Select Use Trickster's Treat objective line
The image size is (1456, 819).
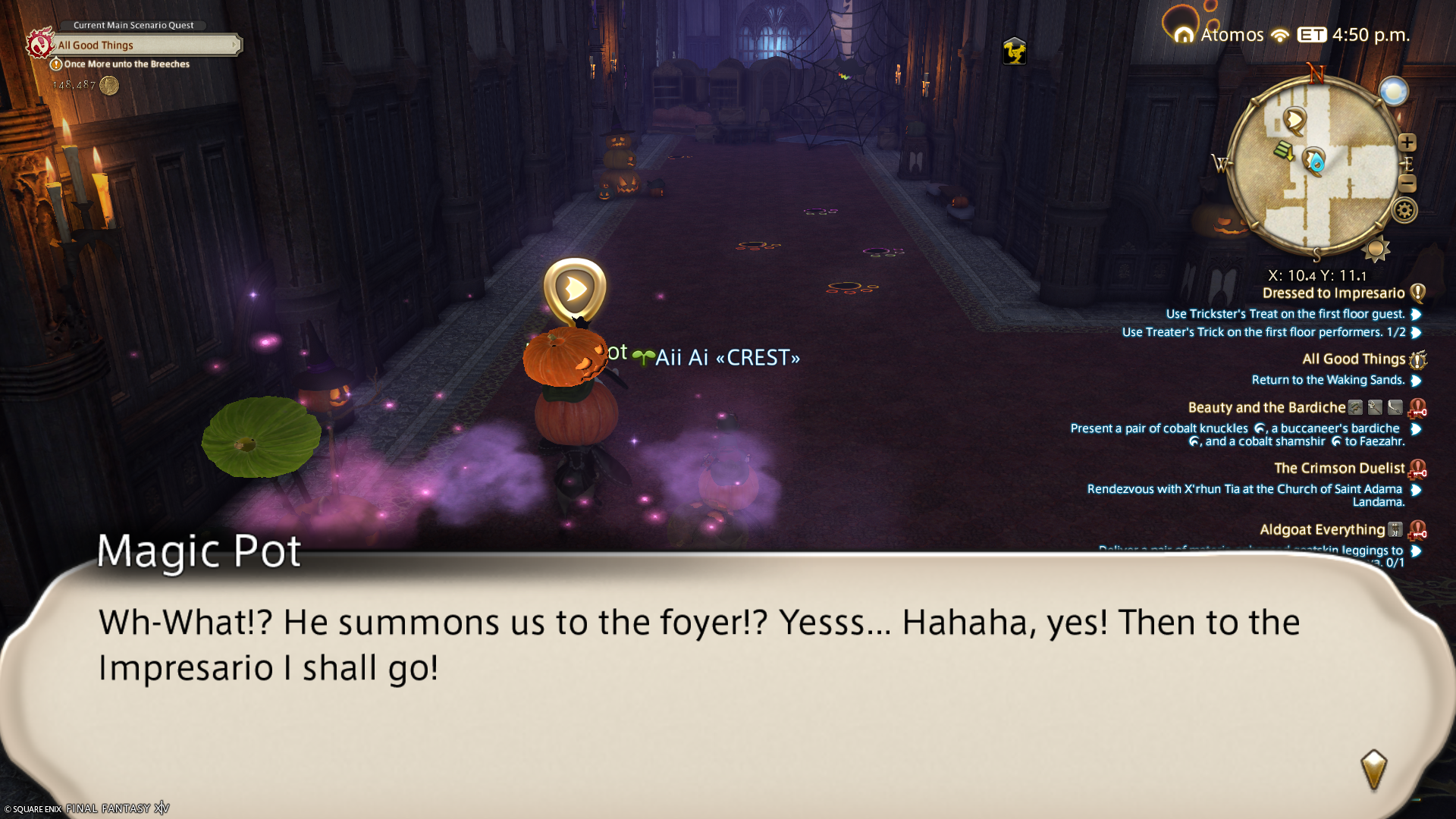(x=1285, y=314)
